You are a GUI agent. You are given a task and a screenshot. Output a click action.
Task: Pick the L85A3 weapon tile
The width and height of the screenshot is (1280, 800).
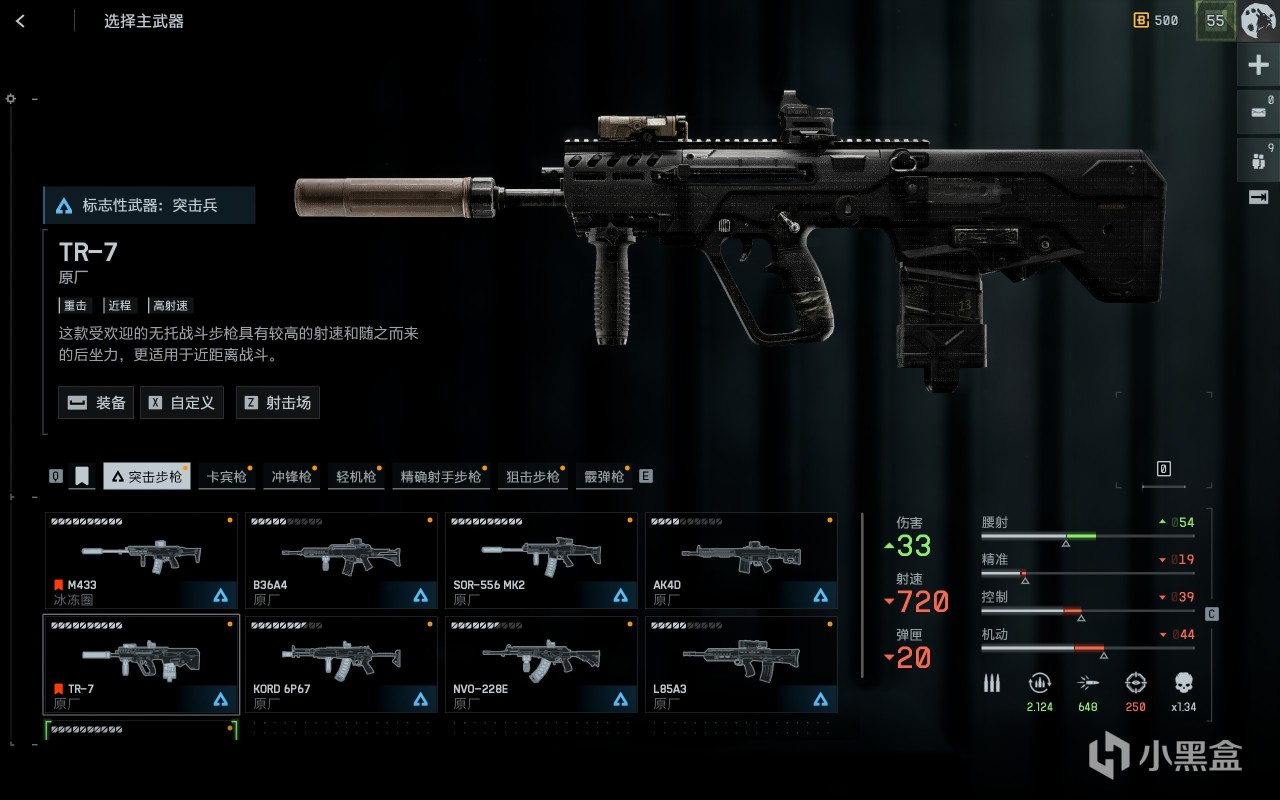(741, 664)
